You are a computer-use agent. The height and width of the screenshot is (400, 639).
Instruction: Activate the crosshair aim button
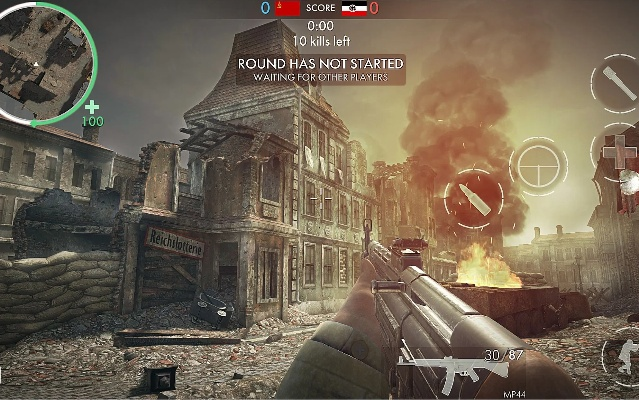(539, 166)
